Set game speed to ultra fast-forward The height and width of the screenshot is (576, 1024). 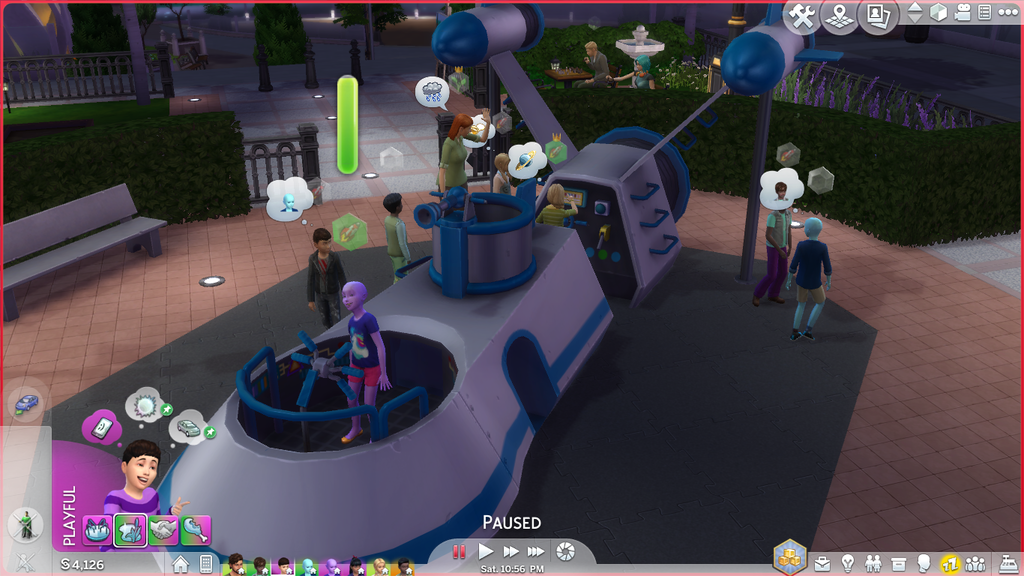536,551
